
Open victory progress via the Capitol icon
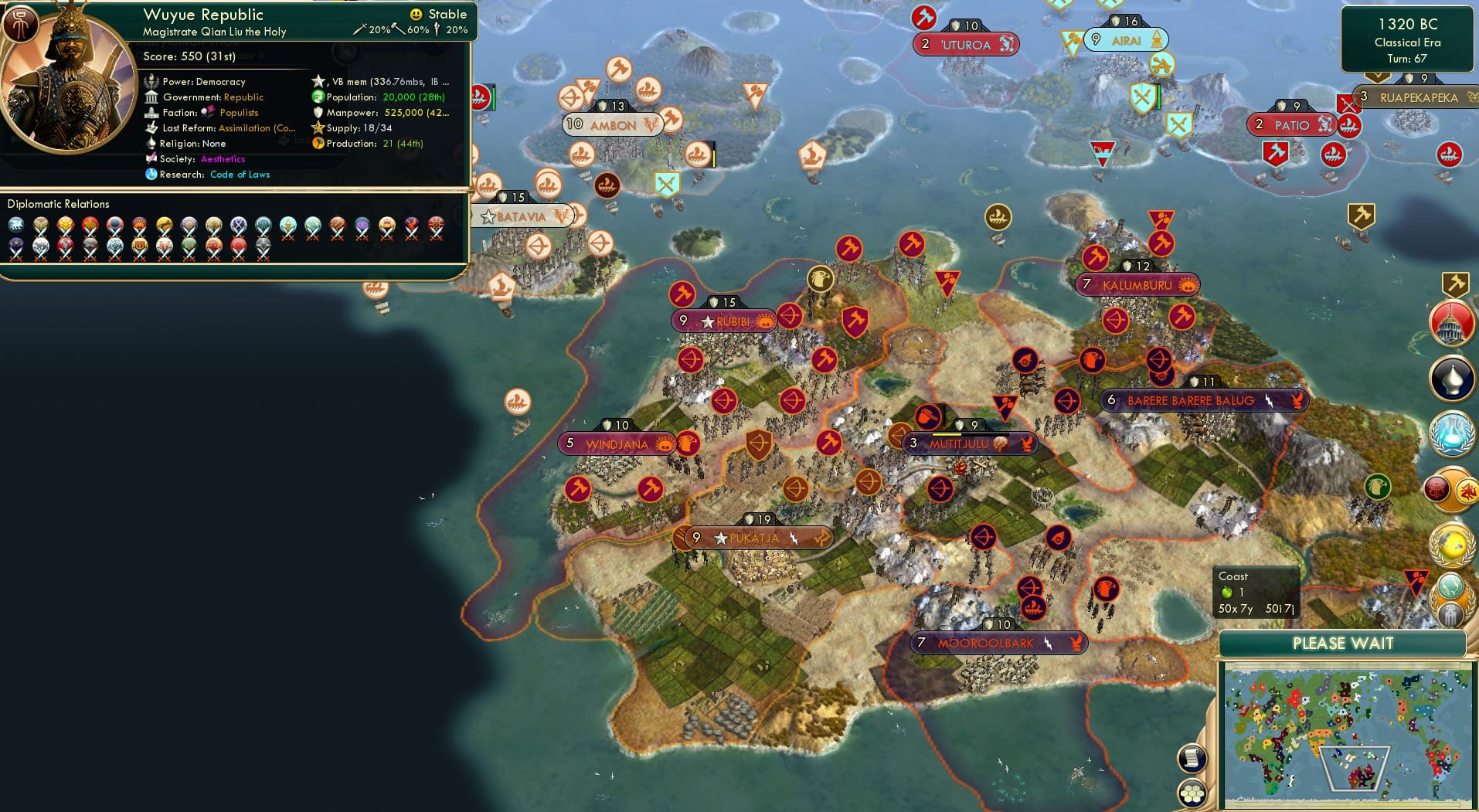click(x=1453, y=324)
